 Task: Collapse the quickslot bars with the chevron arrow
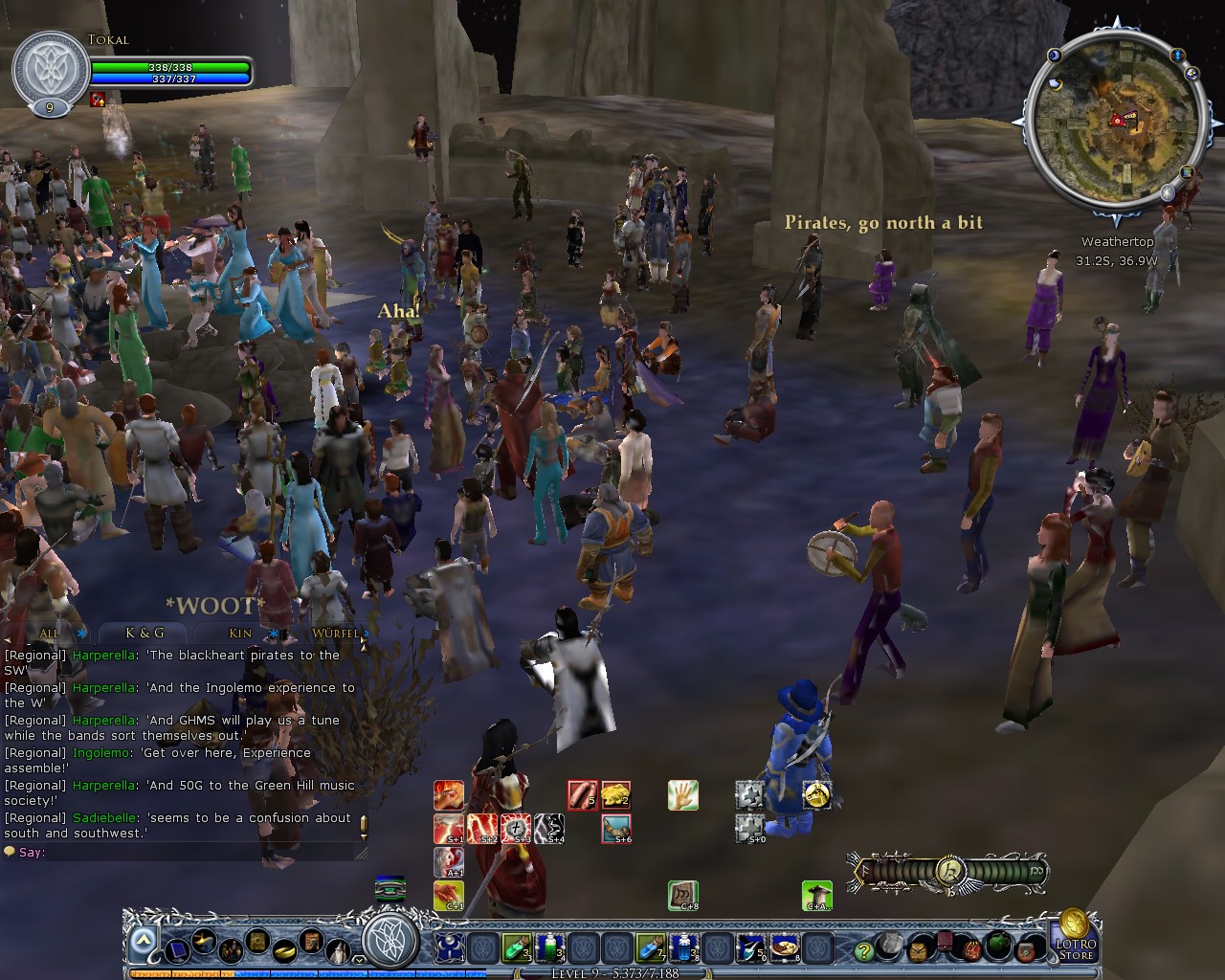pos(142,939)
